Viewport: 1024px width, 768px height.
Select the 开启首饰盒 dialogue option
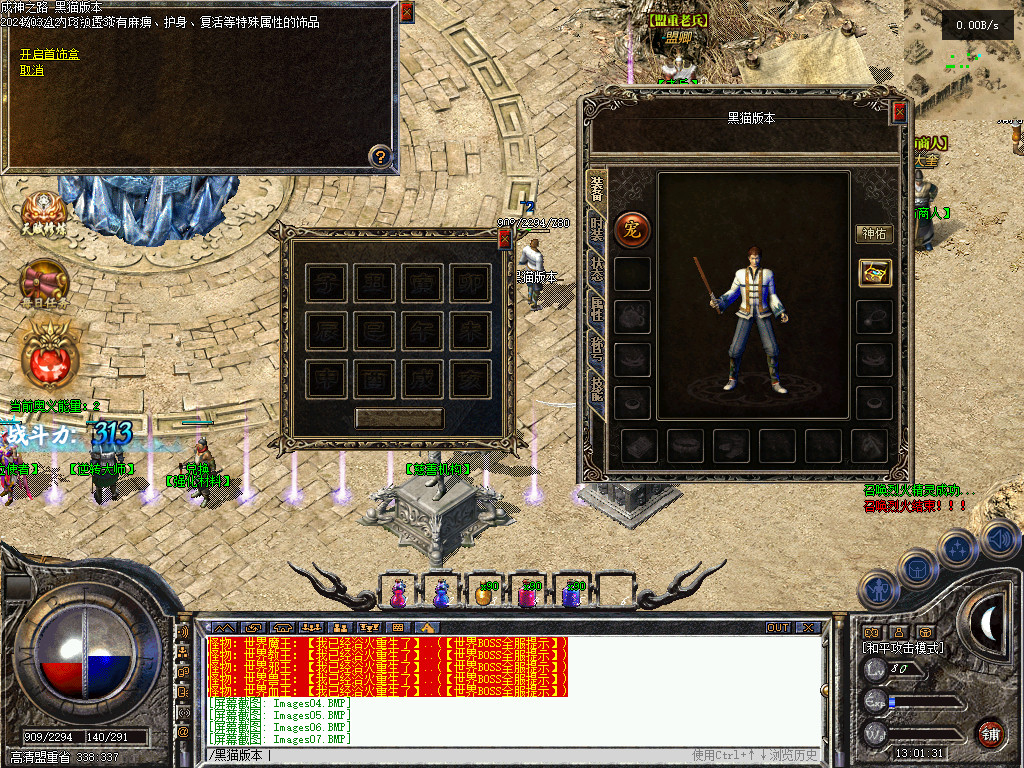[x=49, y=54]
